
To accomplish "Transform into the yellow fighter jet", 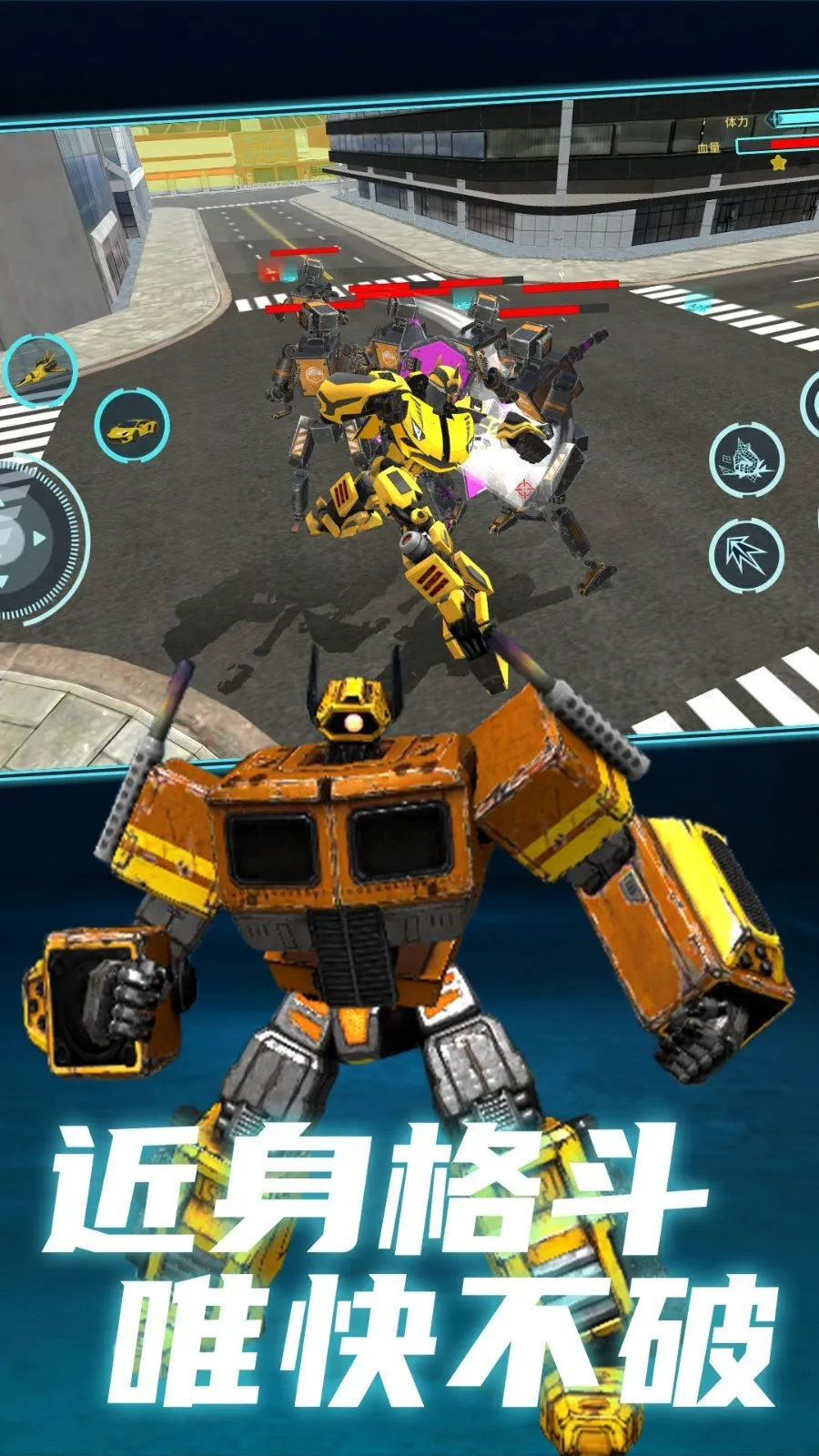I will [x=40, y=369].
